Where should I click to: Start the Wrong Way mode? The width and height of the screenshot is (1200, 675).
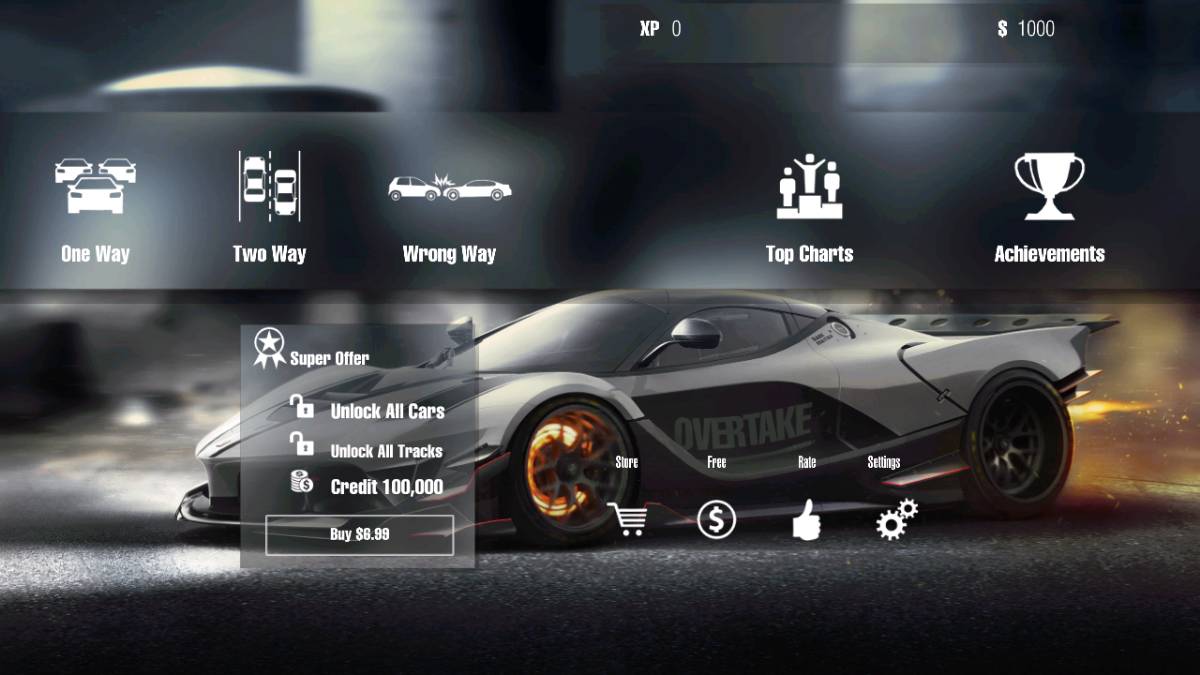pos(449,208)
